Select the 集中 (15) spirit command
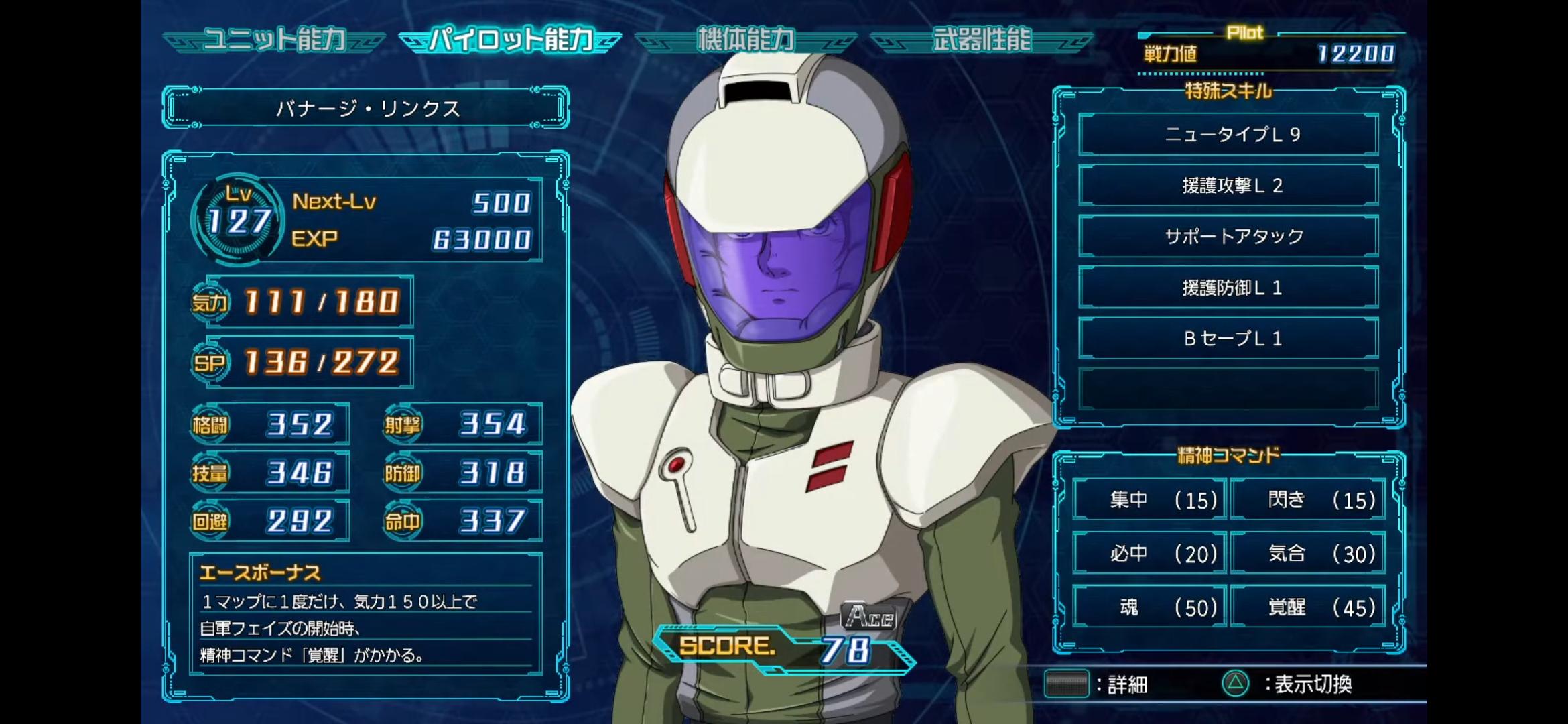 1150,499
